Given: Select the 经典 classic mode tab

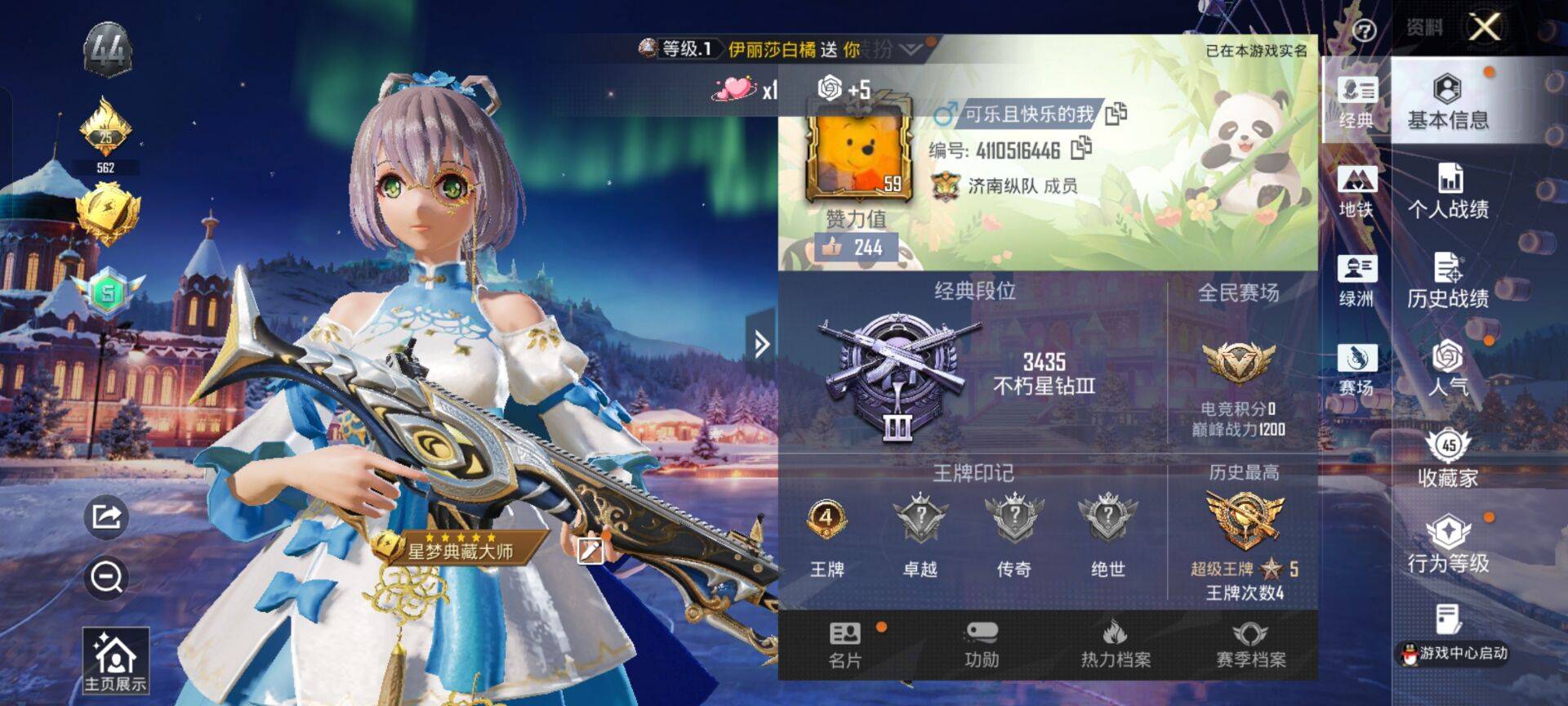Looking at the screenshot, I should tap(1356, 102).
